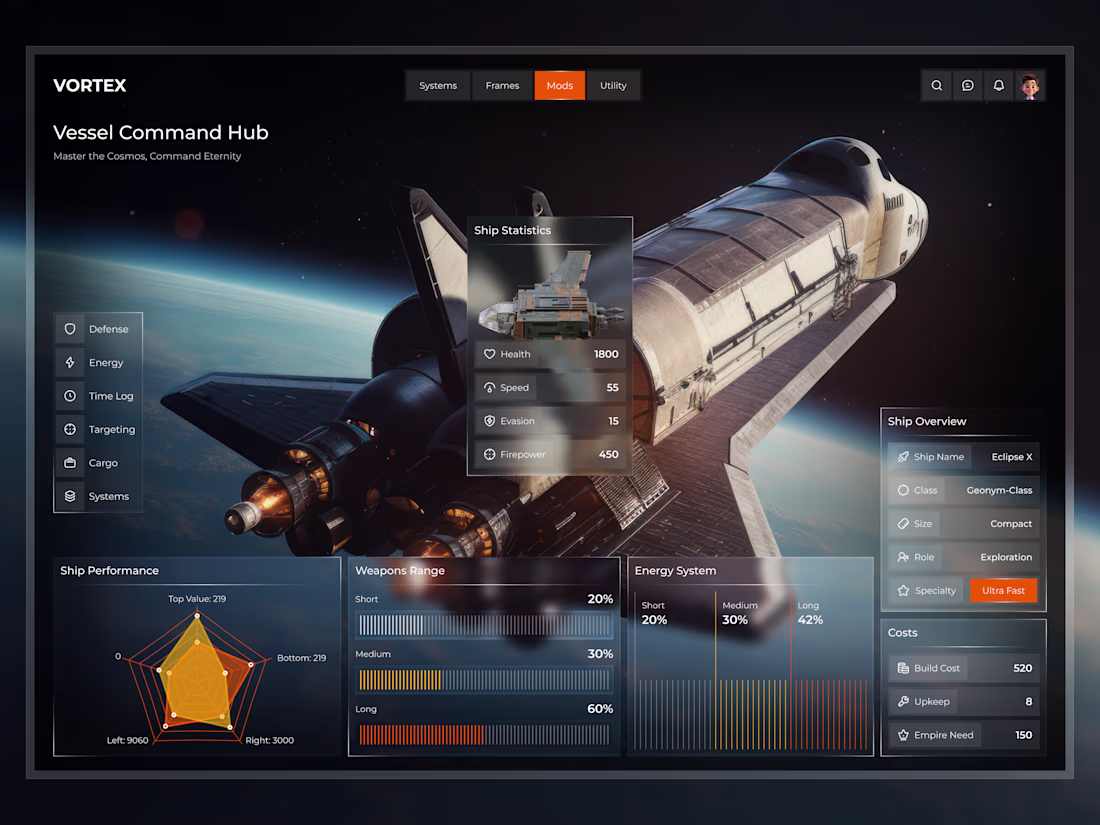Choose the Build Cost row
Viewport: 1100px width, 825px height.
pos(964,668)
